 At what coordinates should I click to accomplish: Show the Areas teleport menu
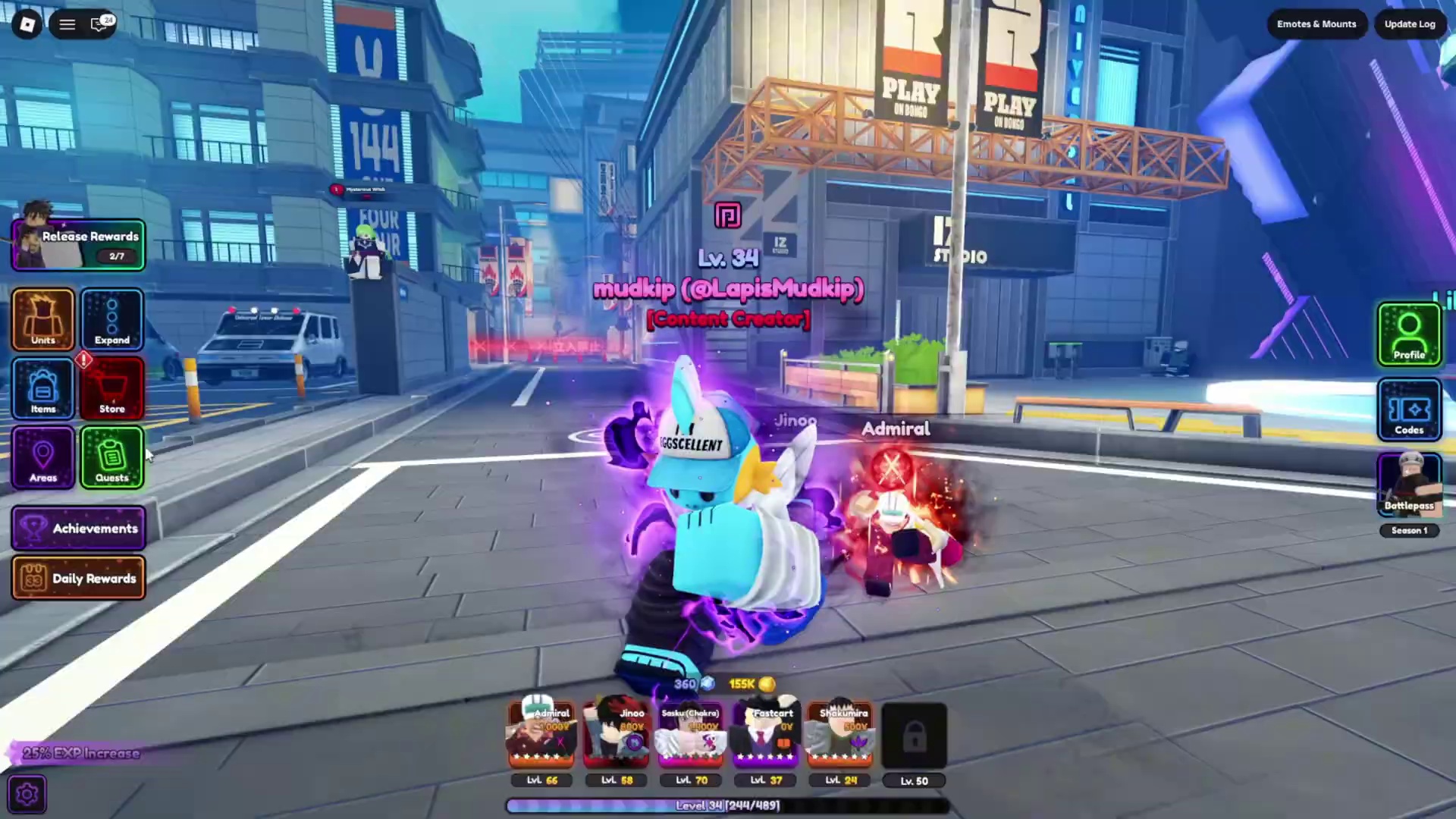(43, 457)
